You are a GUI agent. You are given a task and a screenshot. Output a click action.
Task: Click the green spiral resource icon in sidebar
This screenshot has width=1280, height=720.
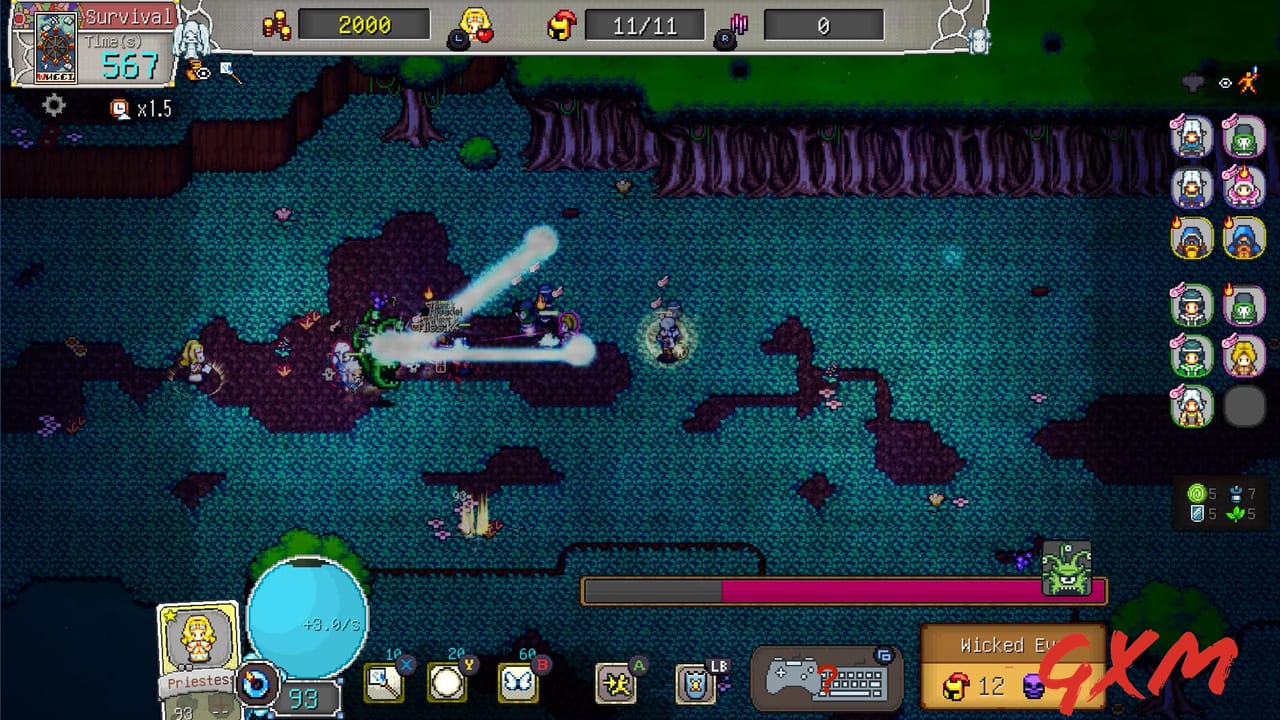coord(1195,493)
